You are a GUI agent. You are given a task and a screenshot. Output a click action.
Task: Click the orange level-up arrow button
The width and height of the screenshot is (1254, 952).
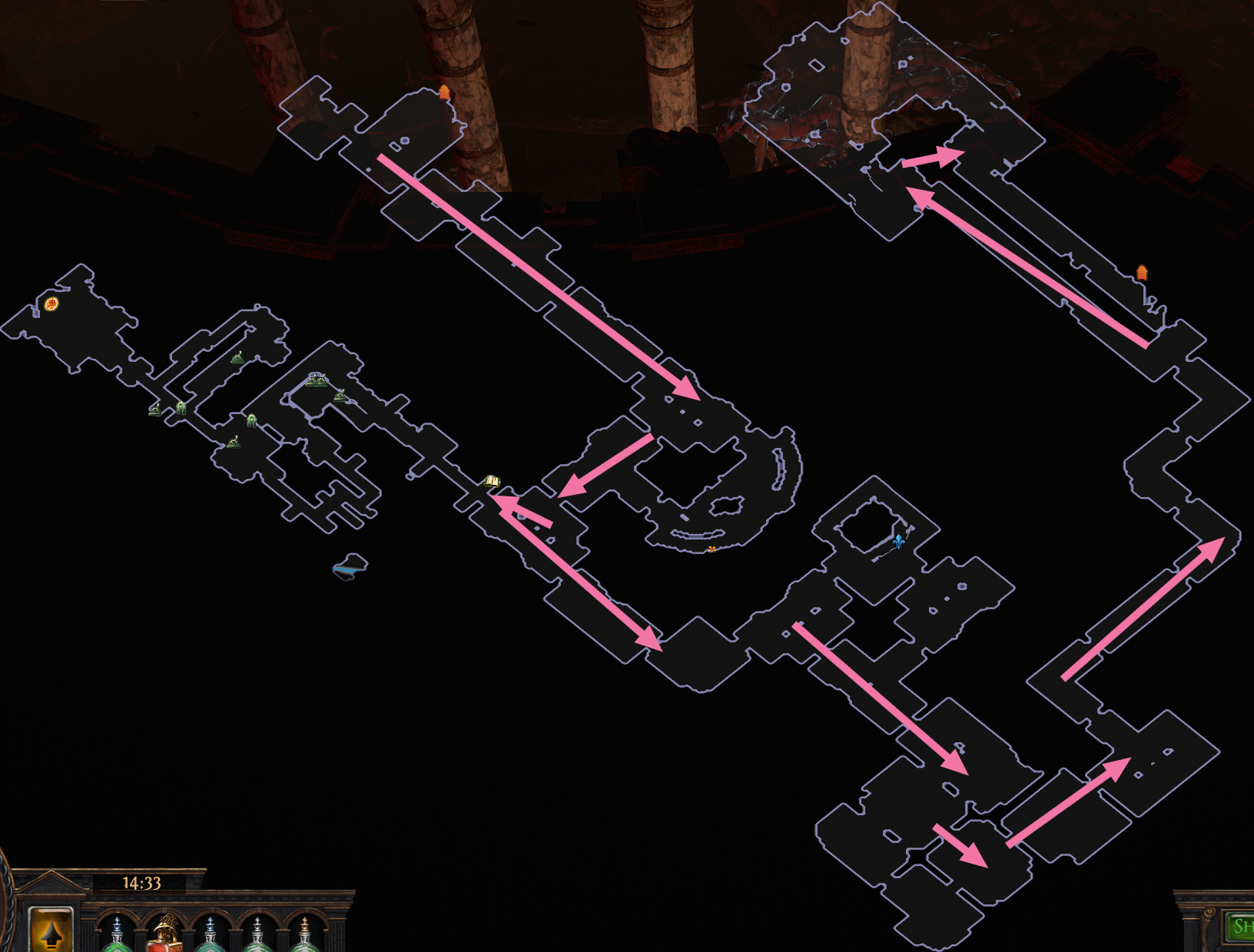point(51,931)
